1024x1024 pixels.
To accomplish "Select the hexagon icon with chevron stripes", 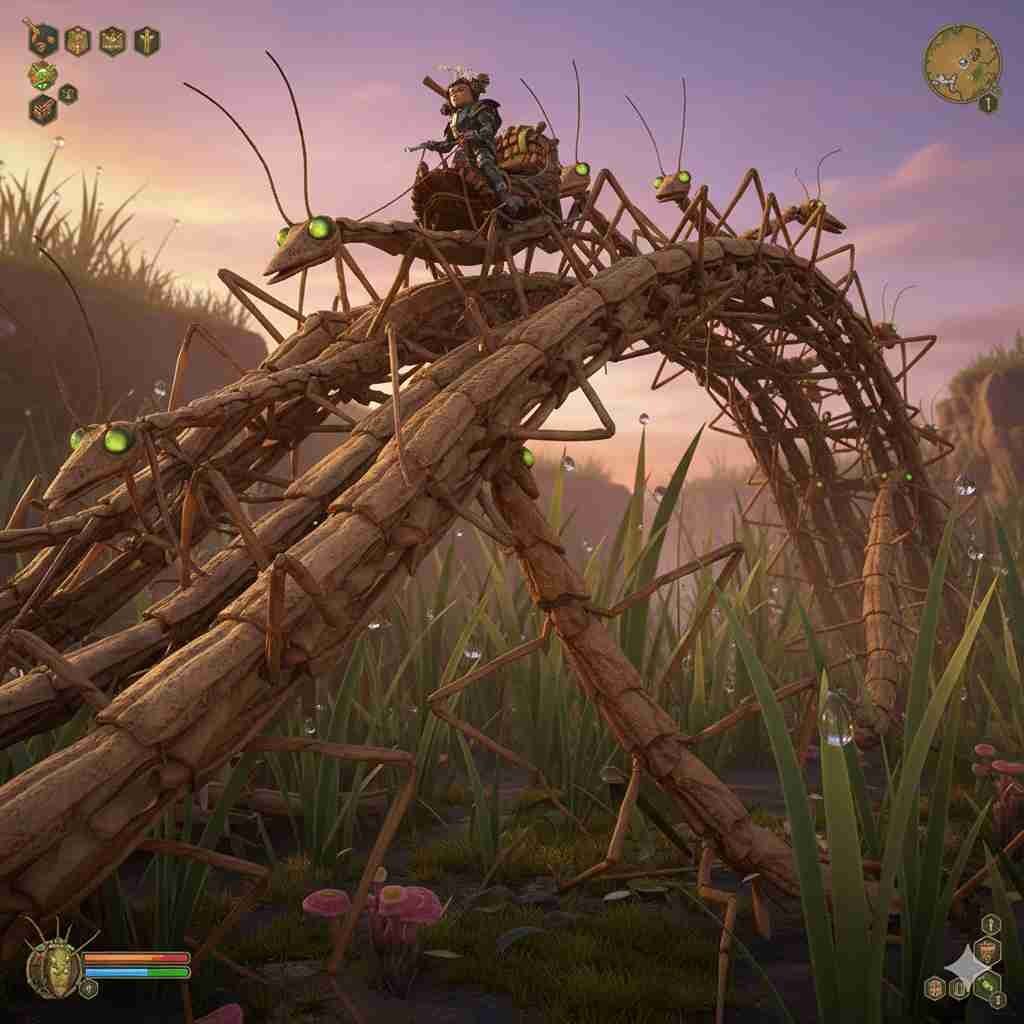I will point(42,109).
